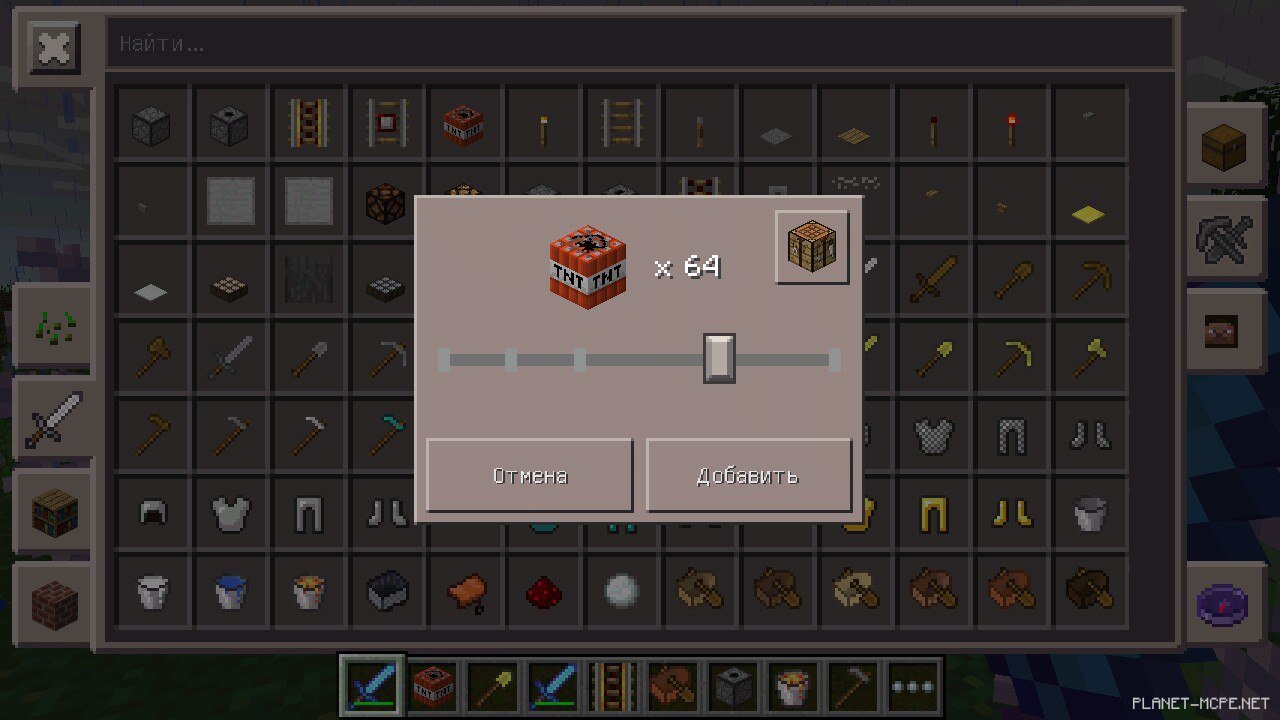Select the TNT block in the item grid

[463, 124]
